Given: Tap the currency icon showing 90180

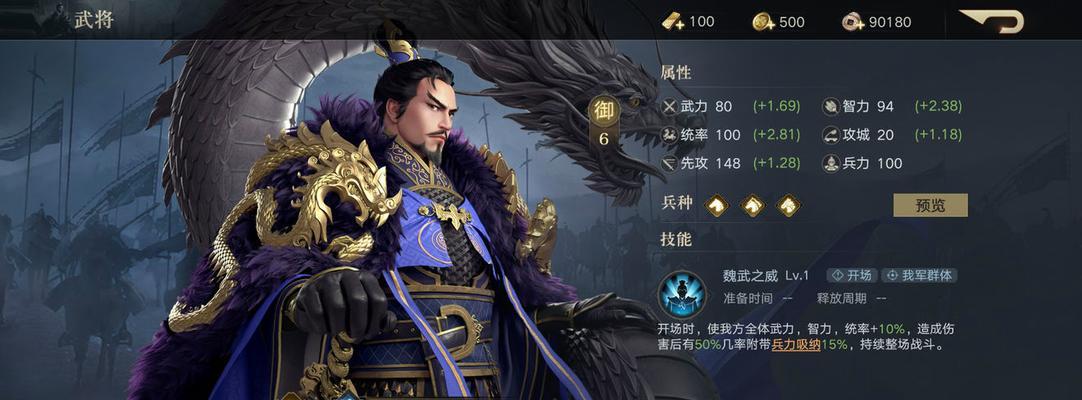Looking at the screenshot, I should point(853,21).
